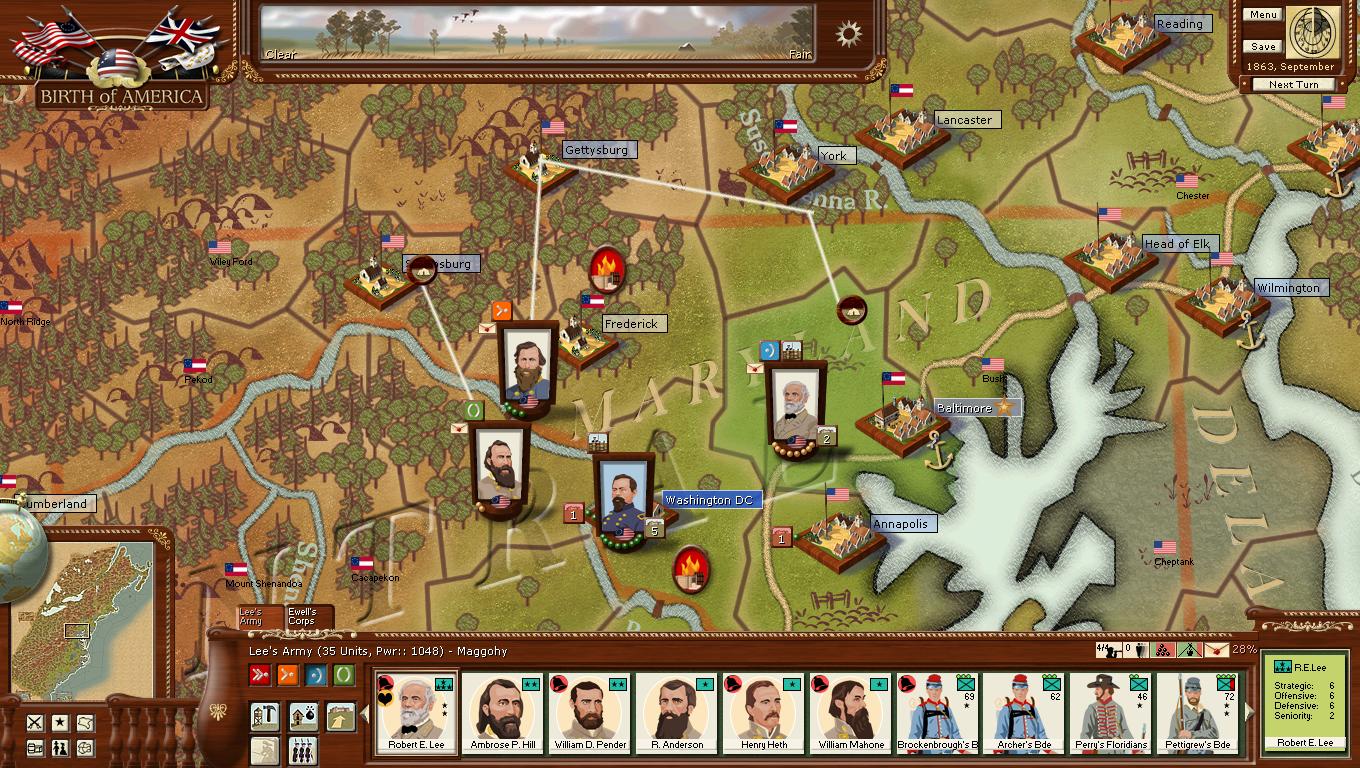The image size is (1360, 768).
Task: Select the Lee's Army tab
Action: [x=252, y=617]
